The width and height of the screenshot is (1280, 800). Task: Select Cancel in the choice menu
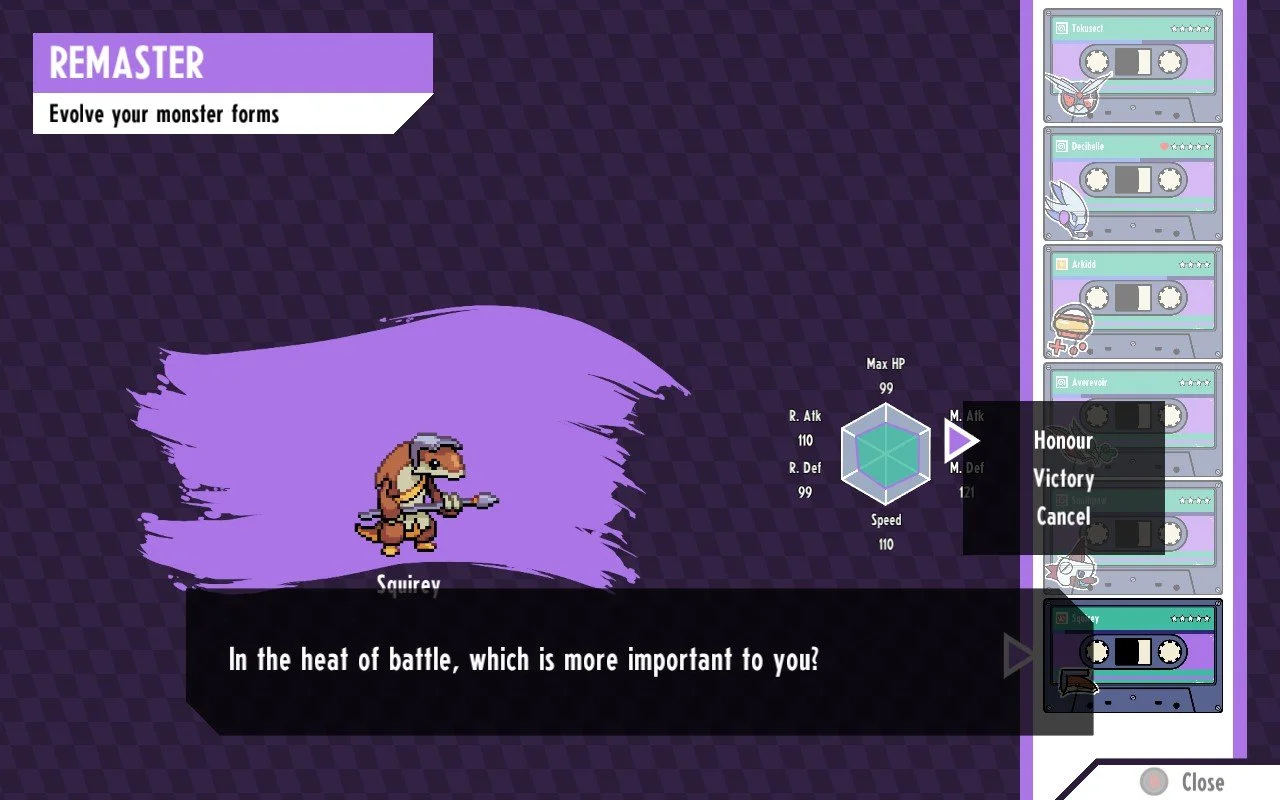1063,517
